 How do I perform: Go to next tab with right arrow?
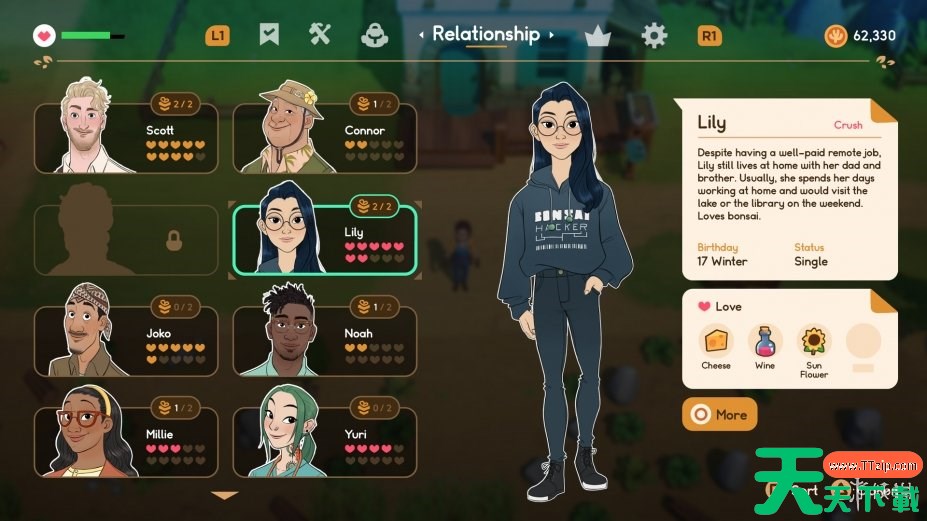coord(551,35)
